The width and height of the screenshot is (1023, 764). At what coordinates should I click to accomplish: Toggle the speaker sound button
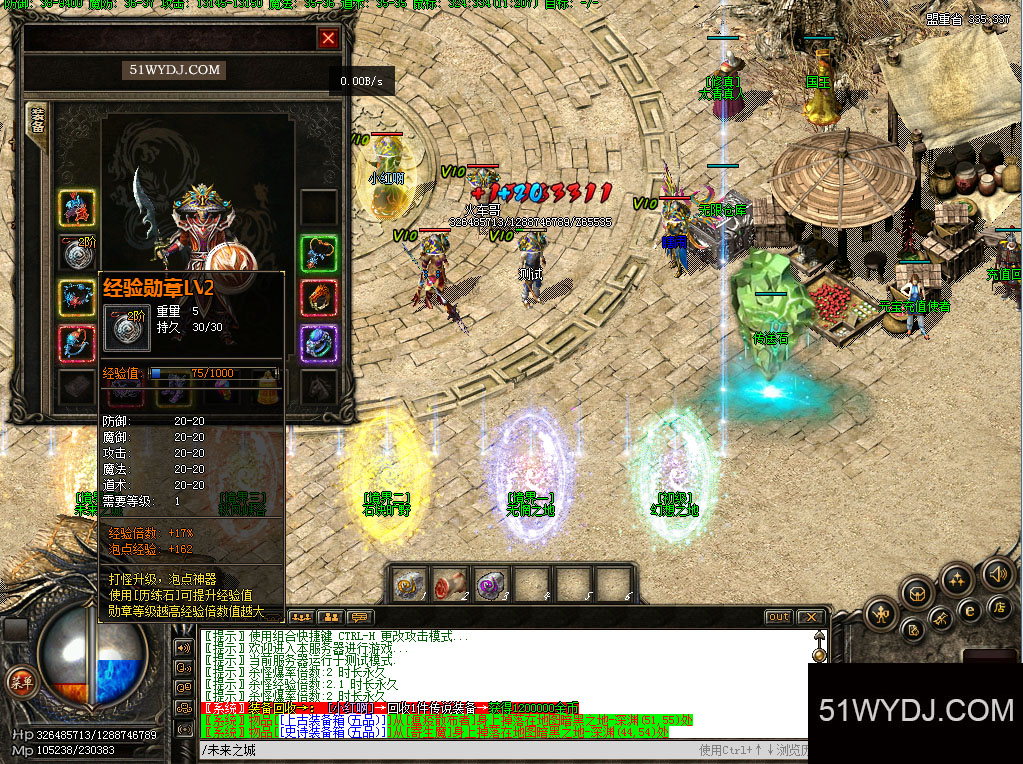[x=997, y=574]
